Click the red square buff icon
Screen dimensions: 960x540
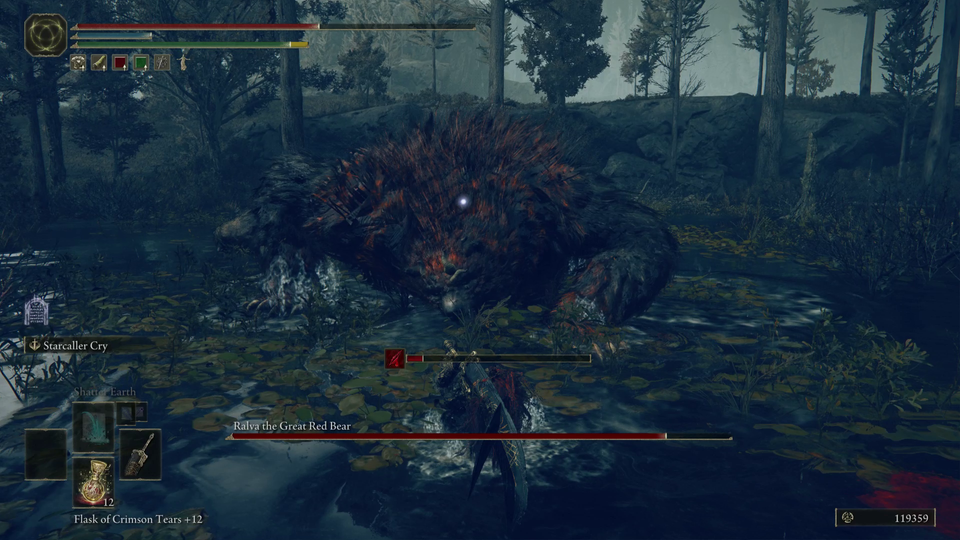pos(120,62)
